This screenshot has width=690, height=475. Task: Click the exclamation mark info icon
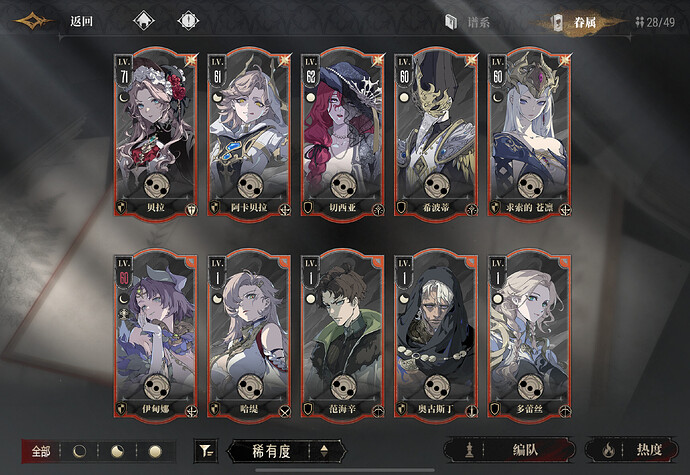pyautogui.click(x=187, y=21)
